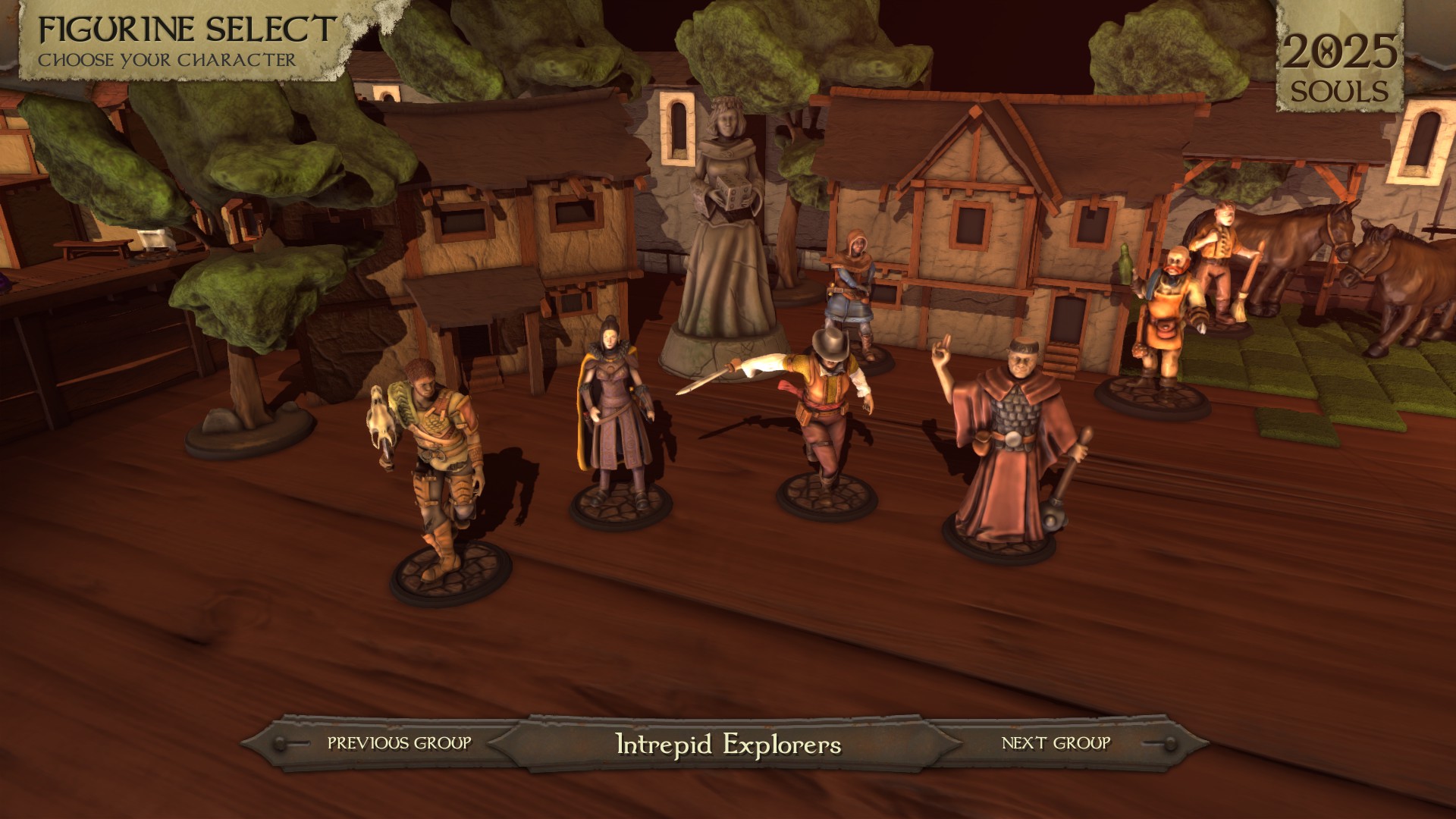Go to the Previous Group
The height and width of the screenshot is (819, 1456).
pyautogui.click(x=399, y=743)
